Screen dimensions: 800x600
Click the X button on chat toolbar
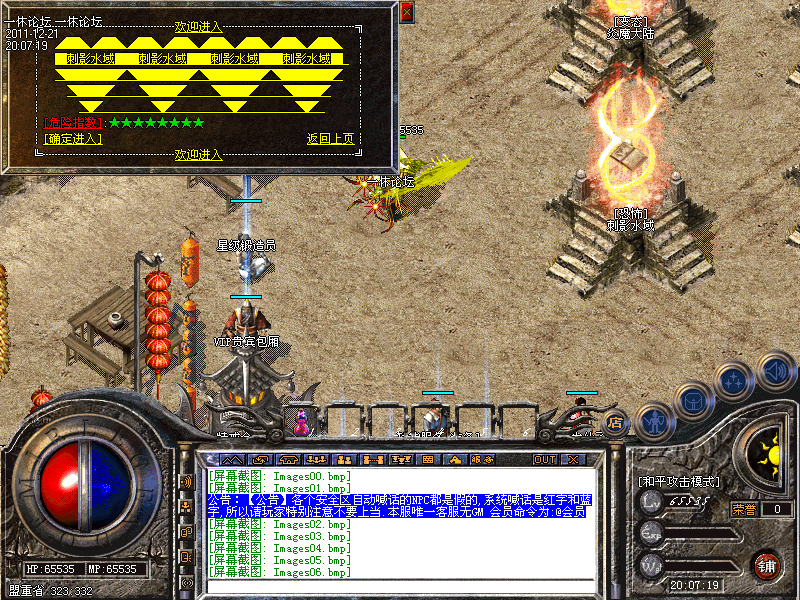[573, 460]
